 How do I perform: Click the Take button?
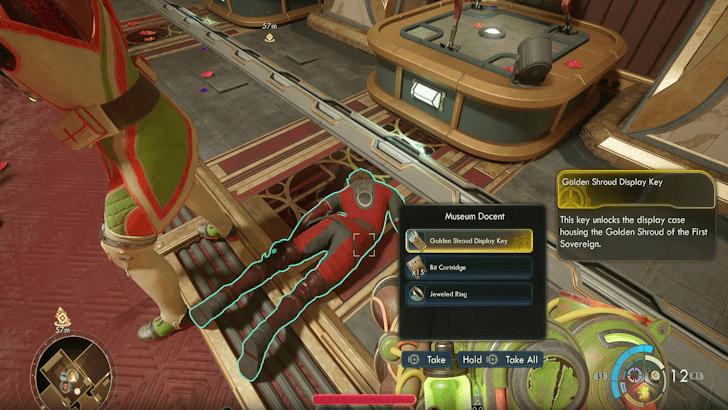tap(427, 360)
